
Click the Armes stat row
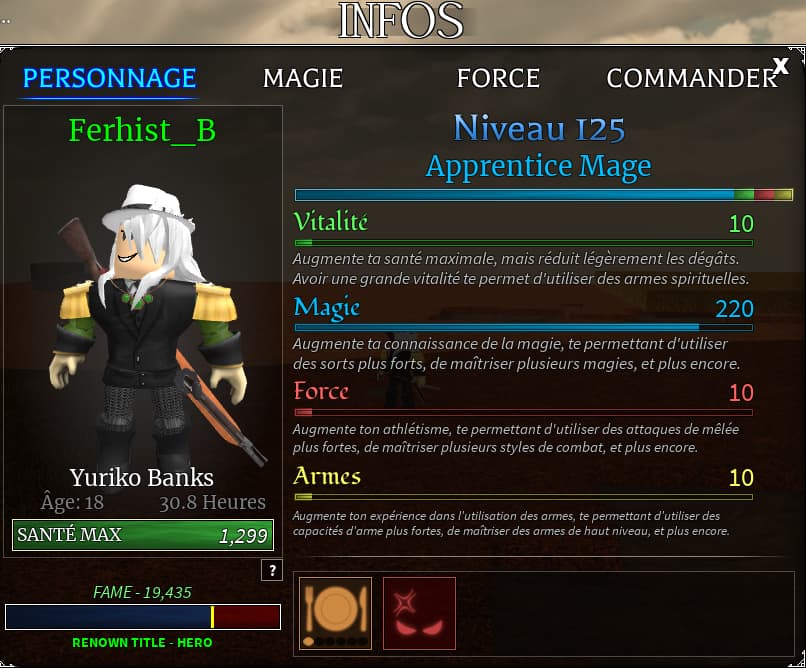click(523, 477)
